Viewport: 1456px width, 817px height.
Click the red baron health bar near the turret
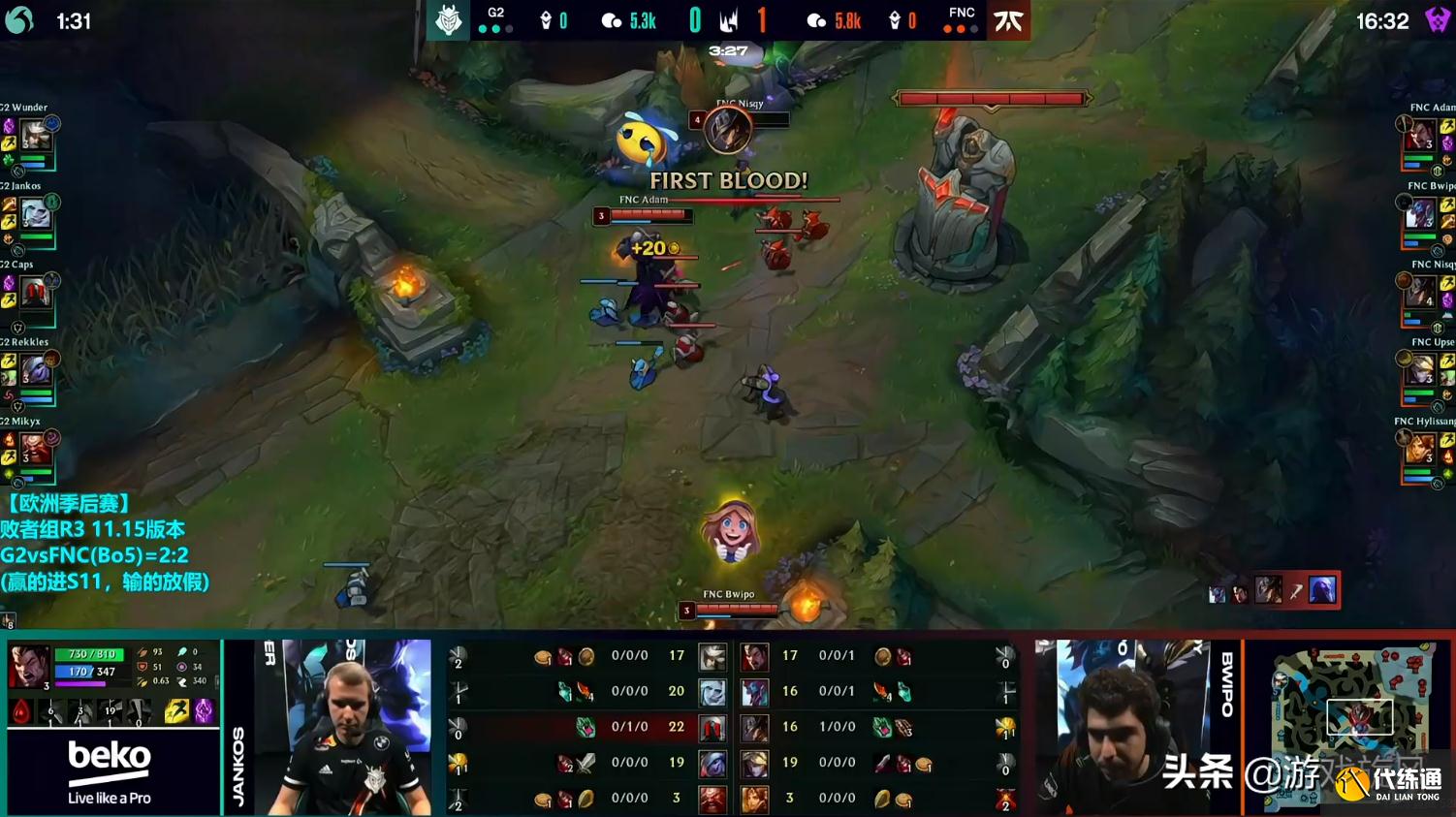click(992, 100)
